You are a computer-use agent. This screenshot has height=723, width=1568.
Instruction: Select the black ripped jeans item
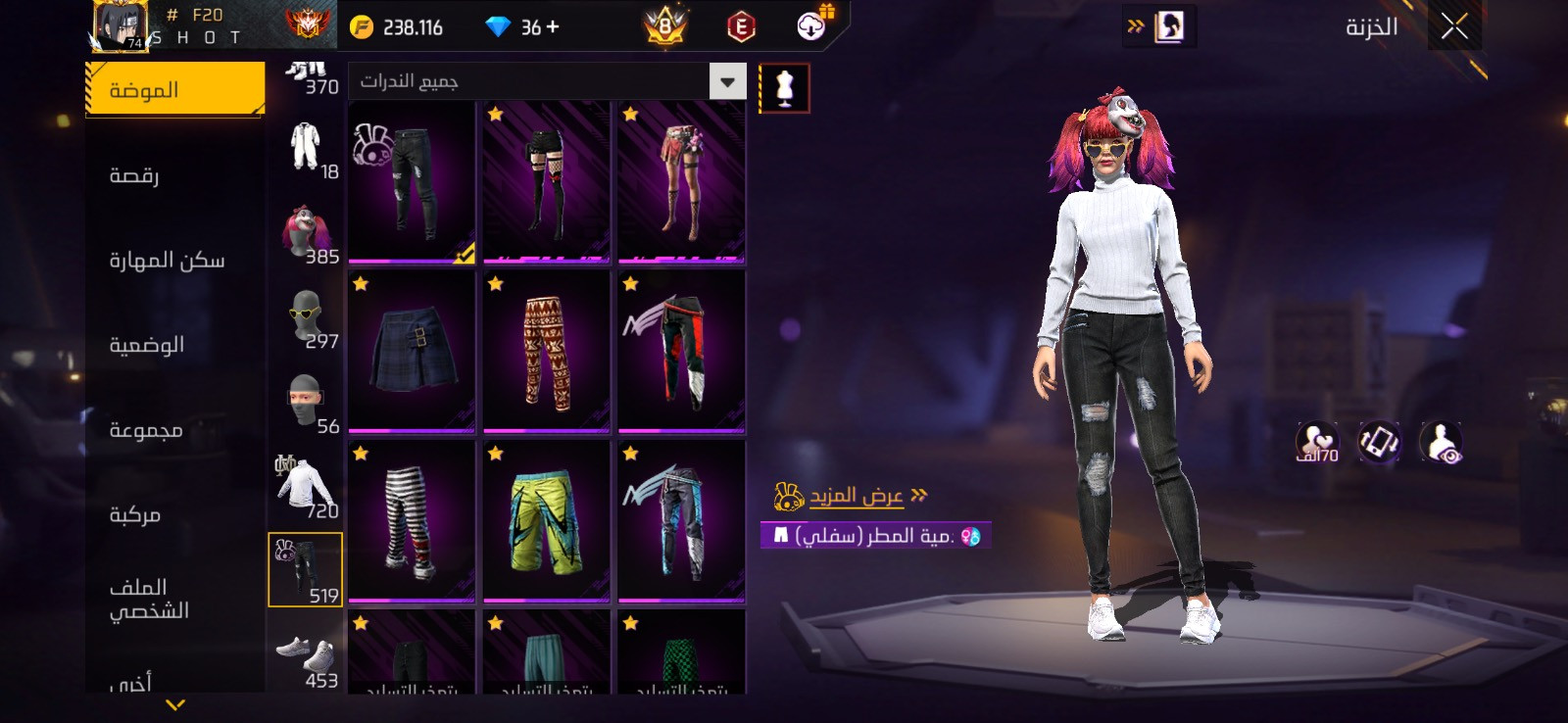(412, 182)
